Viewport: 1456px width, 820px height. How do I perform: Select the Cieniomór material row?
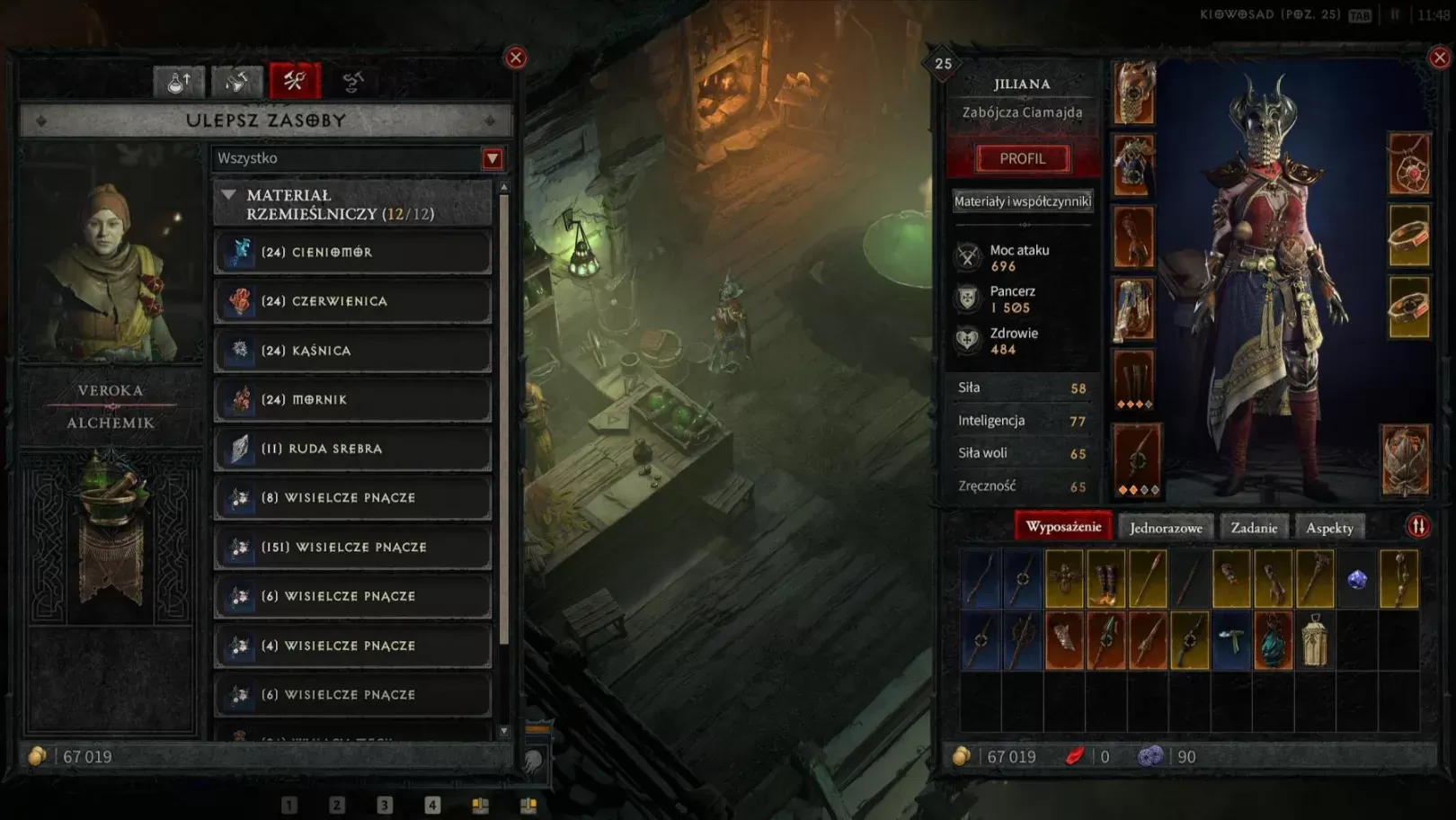pyautogui.click(x=352, y=253)
